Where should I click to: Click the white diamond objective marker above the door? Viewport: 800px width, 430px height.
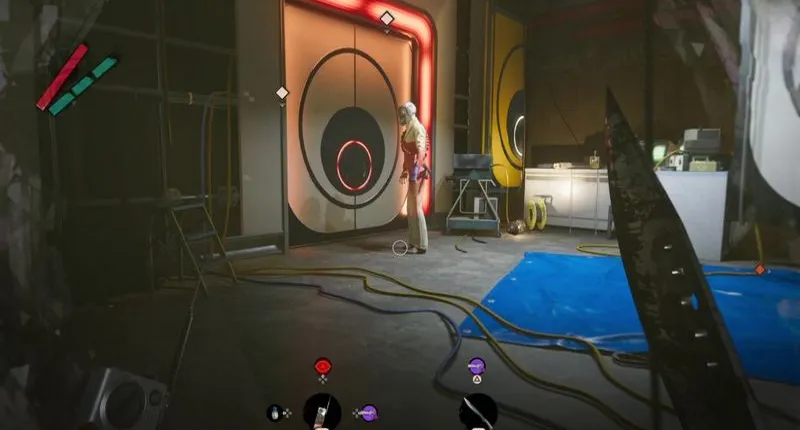(x=387, y=18)
